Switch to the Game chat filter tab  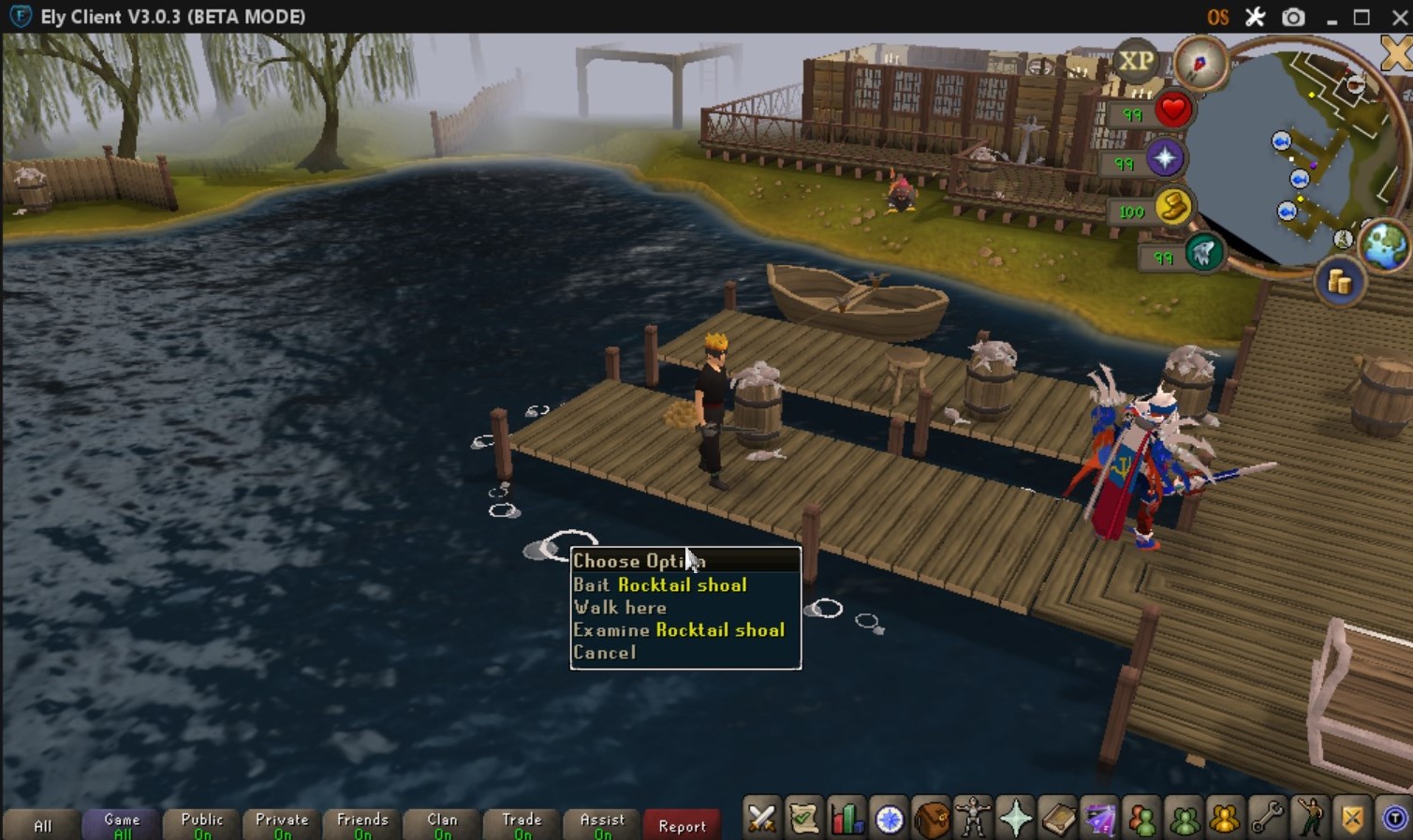[122, 824]
